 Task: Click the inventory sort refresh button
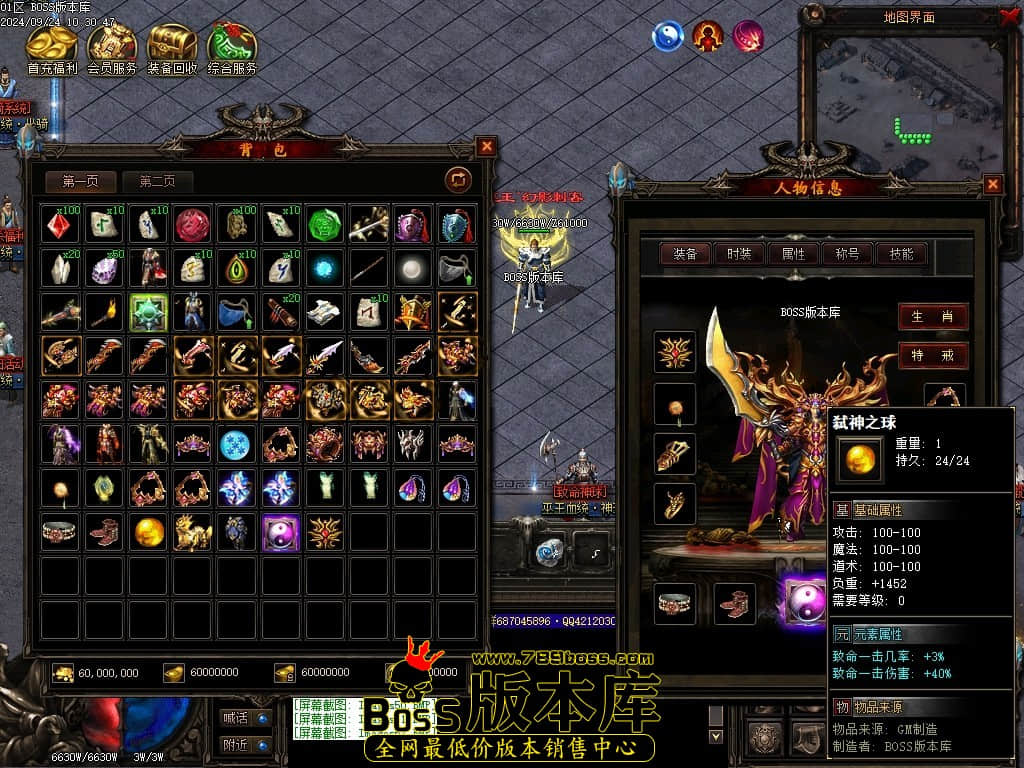pos(458,180)
